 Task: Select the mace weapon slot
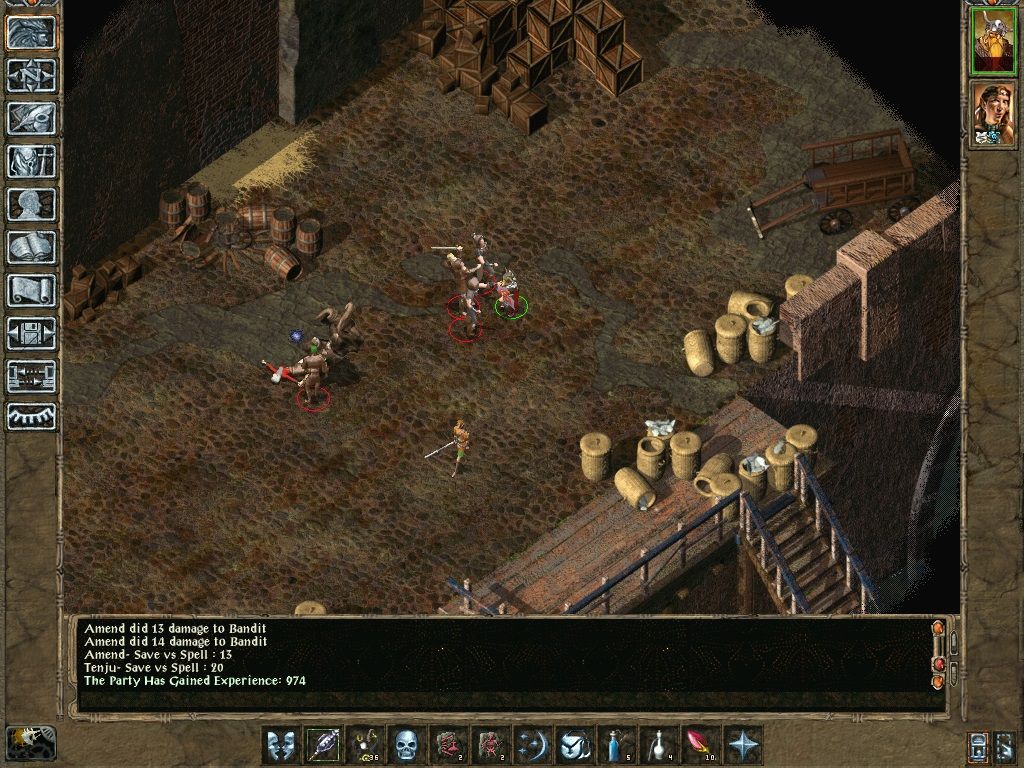(x=322, y=745)
